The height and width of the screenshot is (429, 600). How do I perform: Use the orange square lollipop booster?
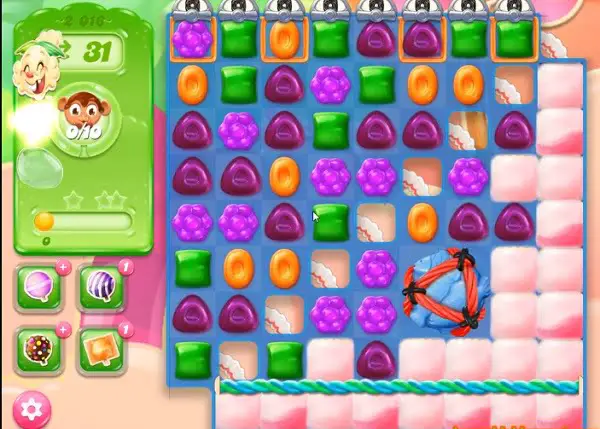coord(101,348)
